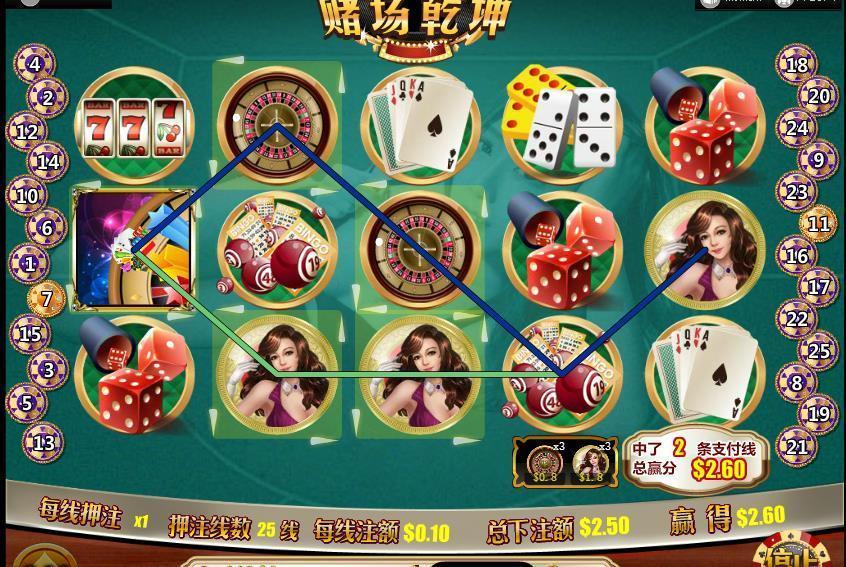The image size is (846, 567).
Task: Highlight payline number 14
Action: (x=47, y=161)
